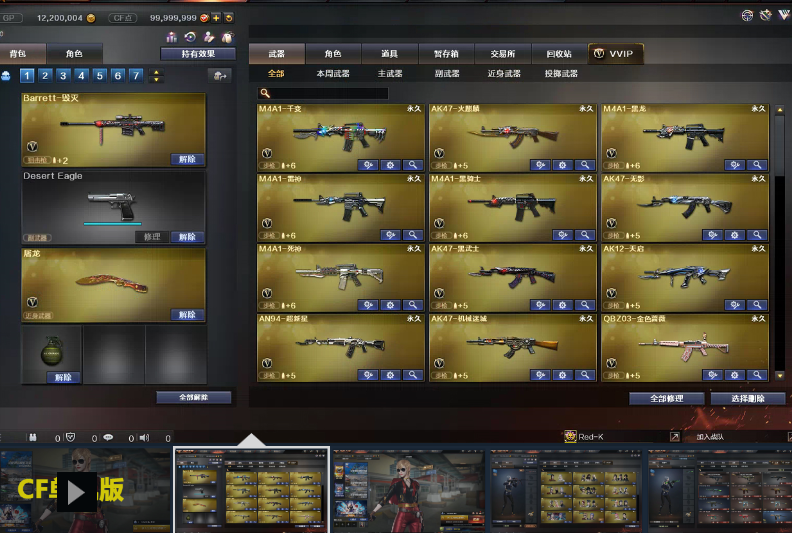
Task: Click the 全部解除 button
Action: (x=193, y=397)
